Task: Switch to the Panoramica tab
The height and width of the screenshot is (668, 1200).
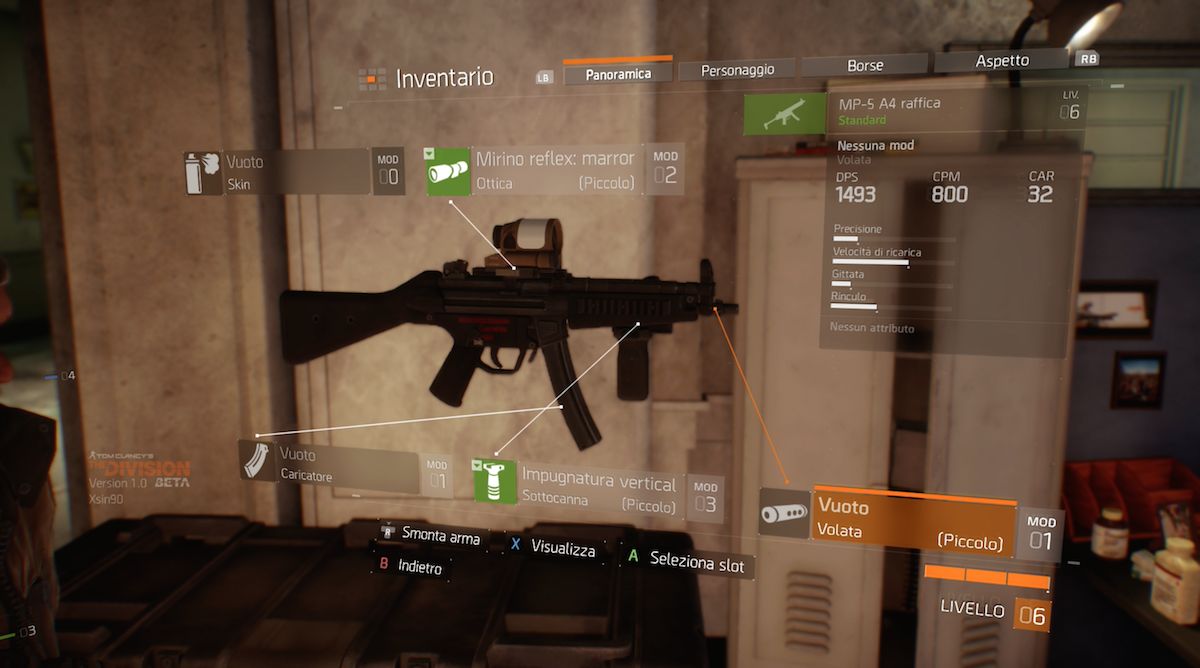Action: [617, 73]
